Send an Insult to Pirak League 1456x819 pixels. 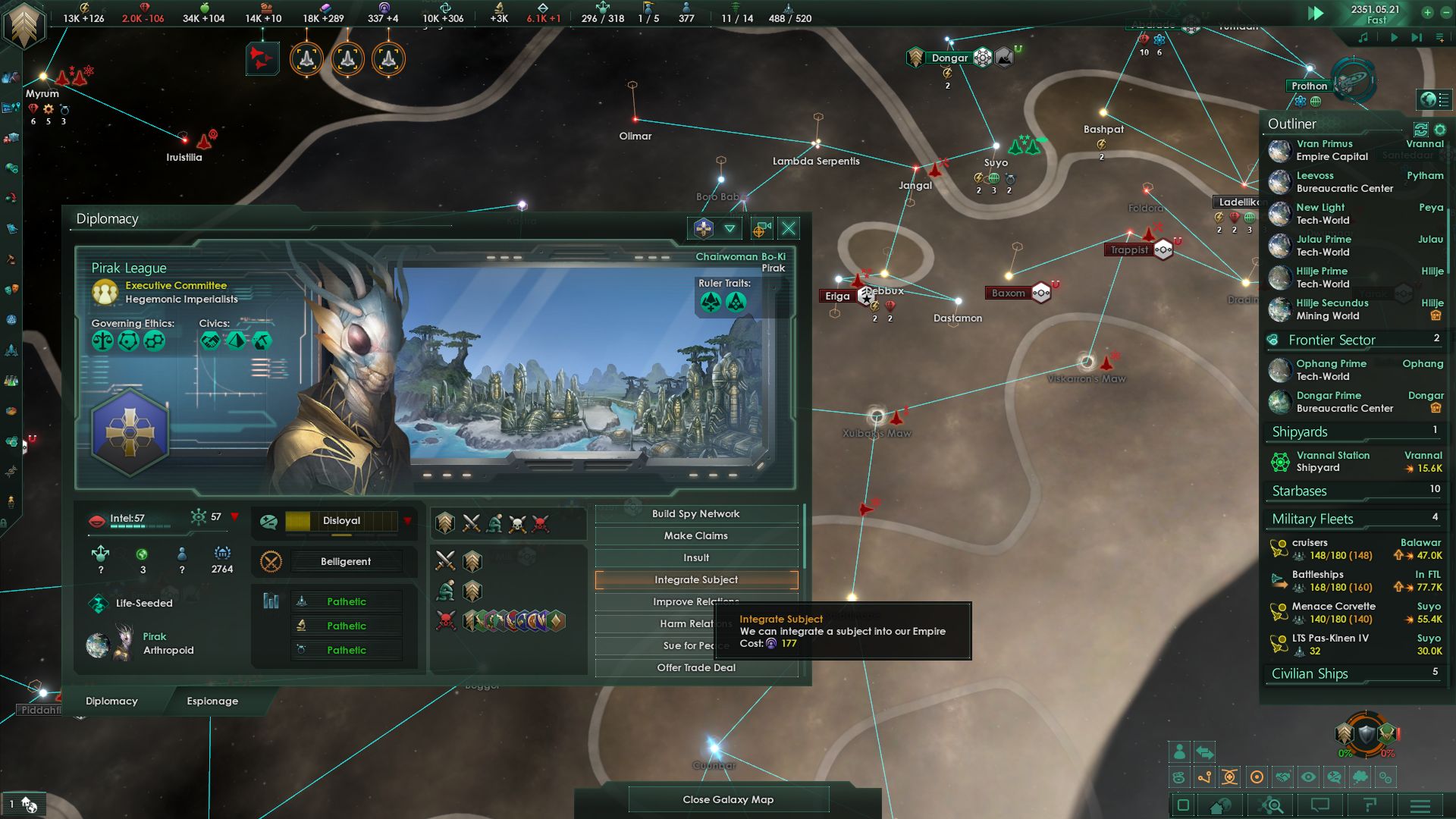tap(696, 558)
